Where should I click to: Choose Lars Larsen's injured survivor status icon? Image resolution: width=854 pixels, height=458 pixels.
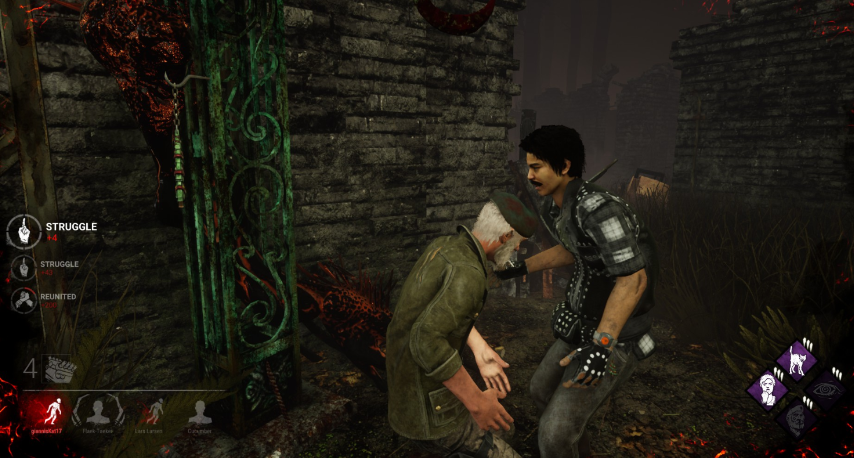(x=151, y=411)
